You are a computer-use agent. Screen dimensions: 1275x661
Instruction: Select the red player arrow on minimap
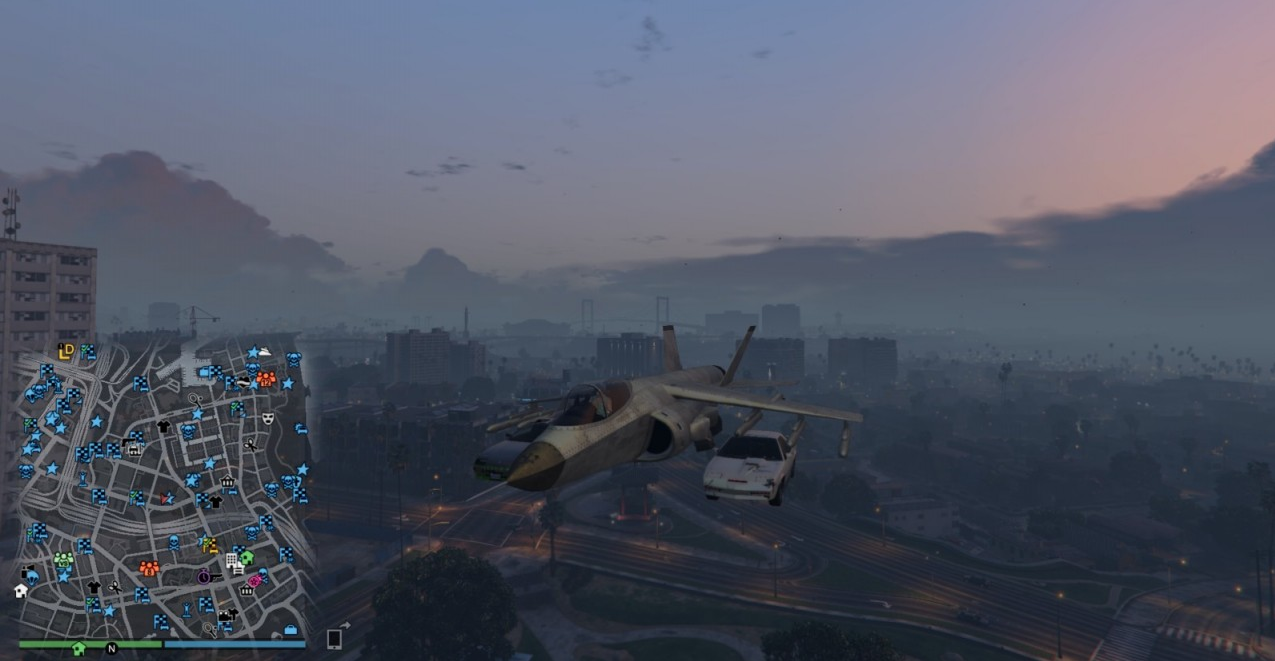(166, 497)
